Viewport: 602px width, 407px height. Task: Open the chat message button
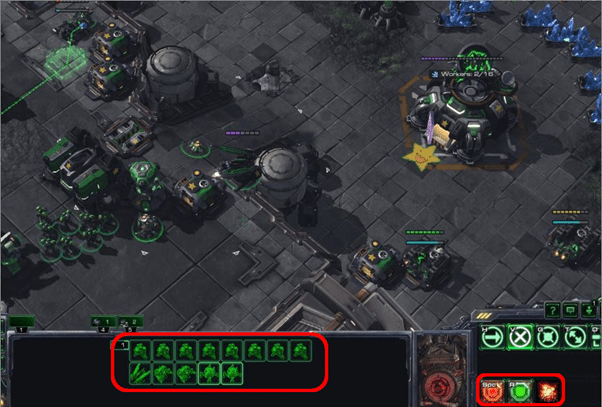pos(570,311)
